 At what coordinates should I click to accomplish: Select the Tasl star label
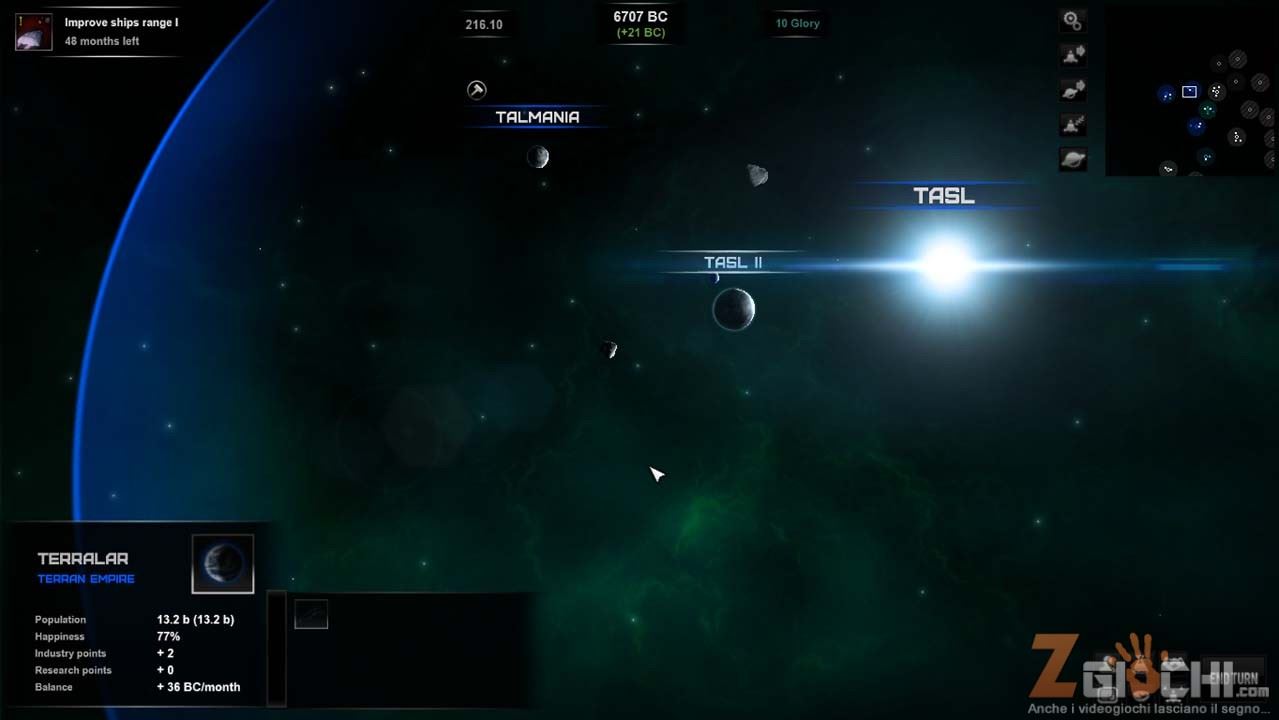tap(943, 196)
